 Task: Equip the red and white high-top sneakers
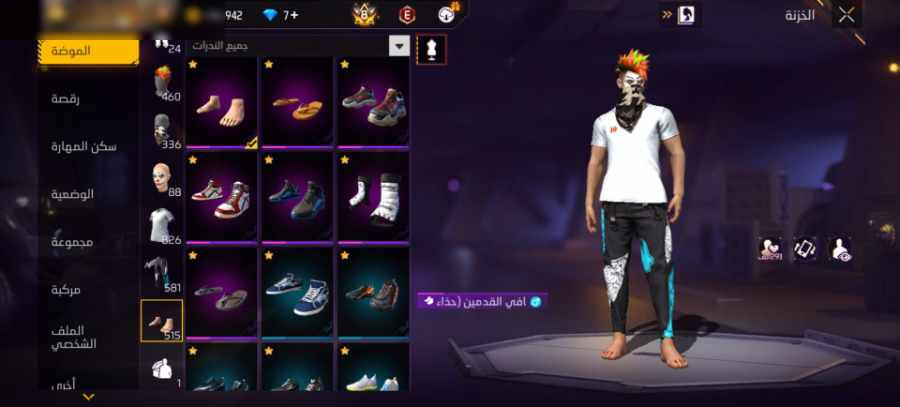222,197
